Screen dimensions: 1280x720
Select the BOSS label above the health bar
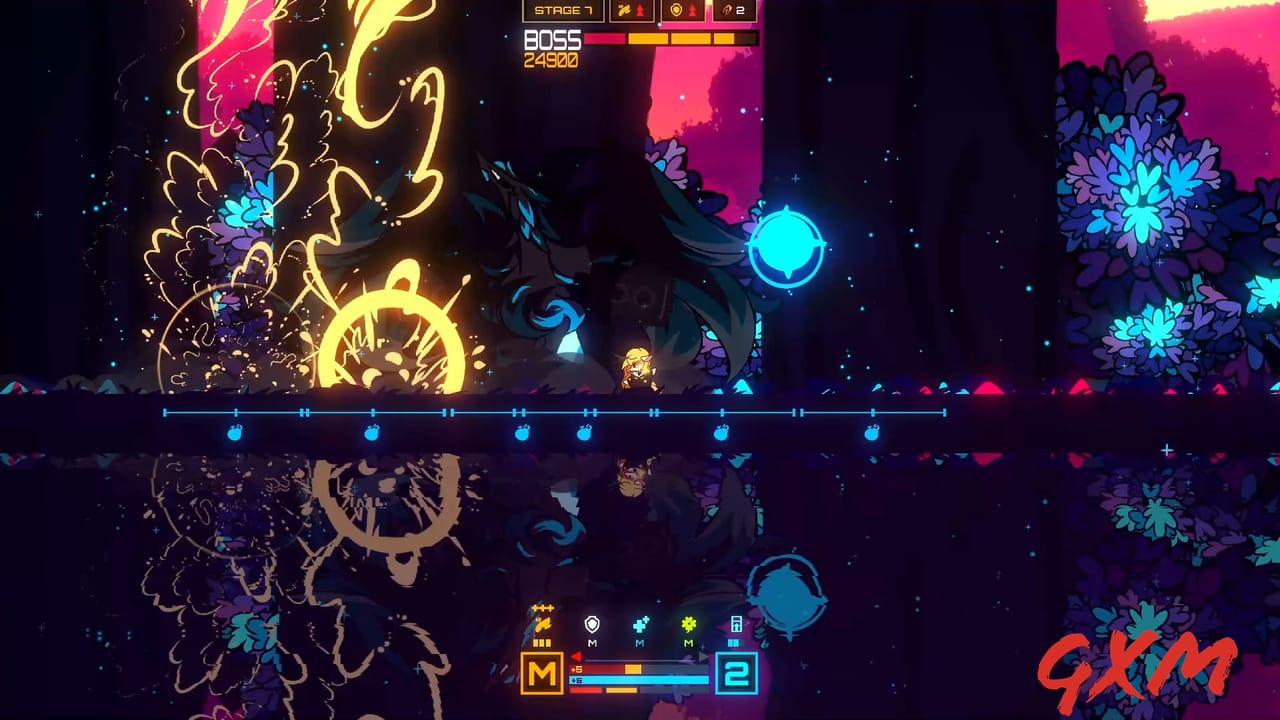point(551,41)
